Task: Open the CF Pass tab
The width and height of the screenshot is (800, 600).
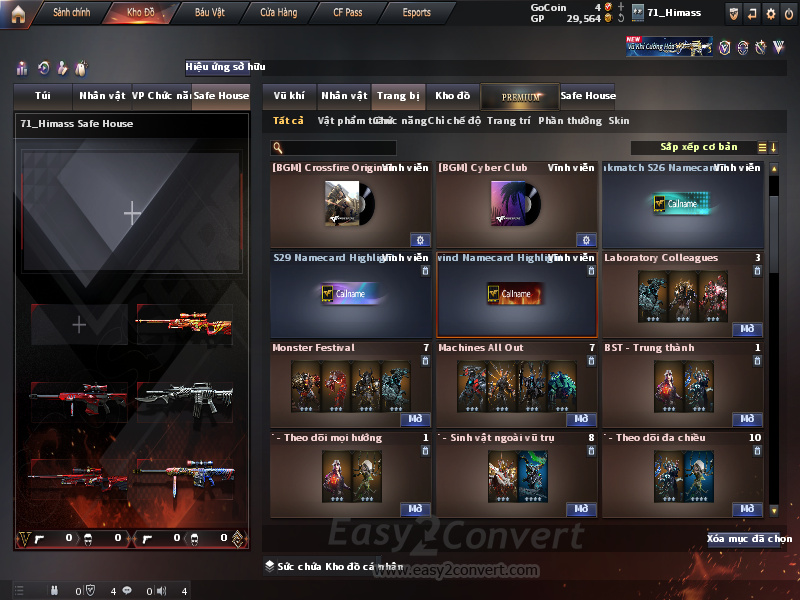Action: 347,13
